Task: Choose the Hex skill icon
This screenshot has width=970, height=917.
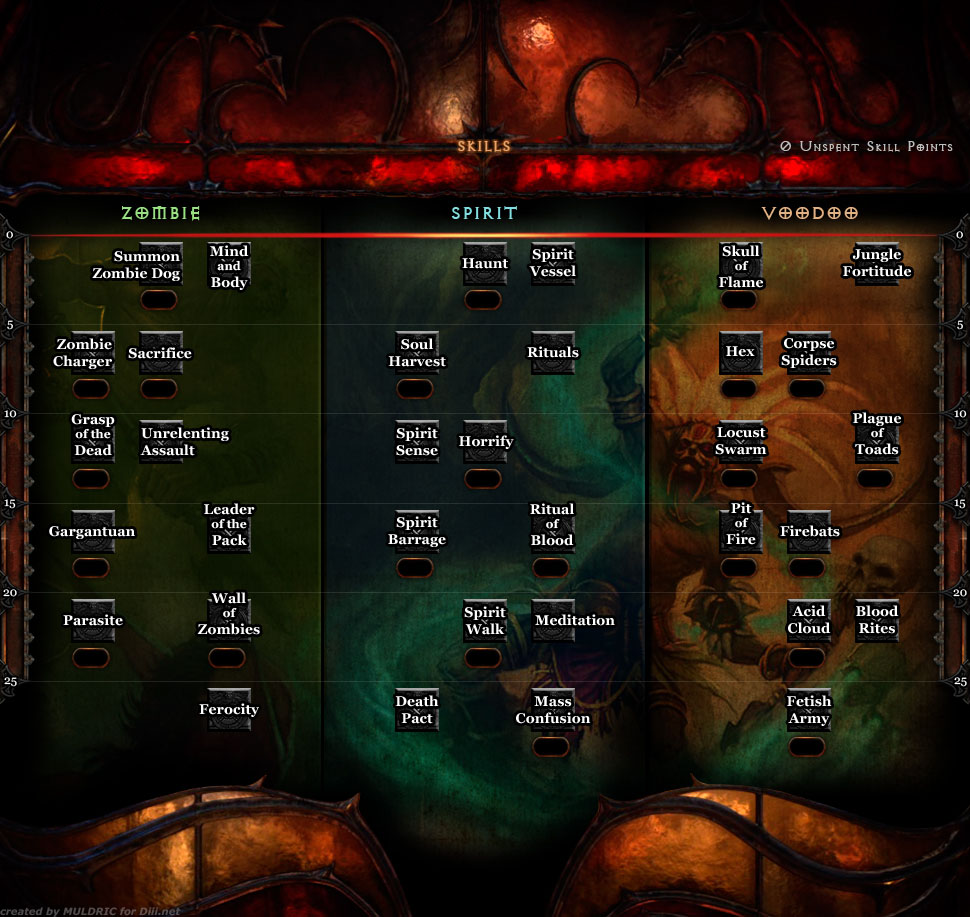Action: pos(740,353)
